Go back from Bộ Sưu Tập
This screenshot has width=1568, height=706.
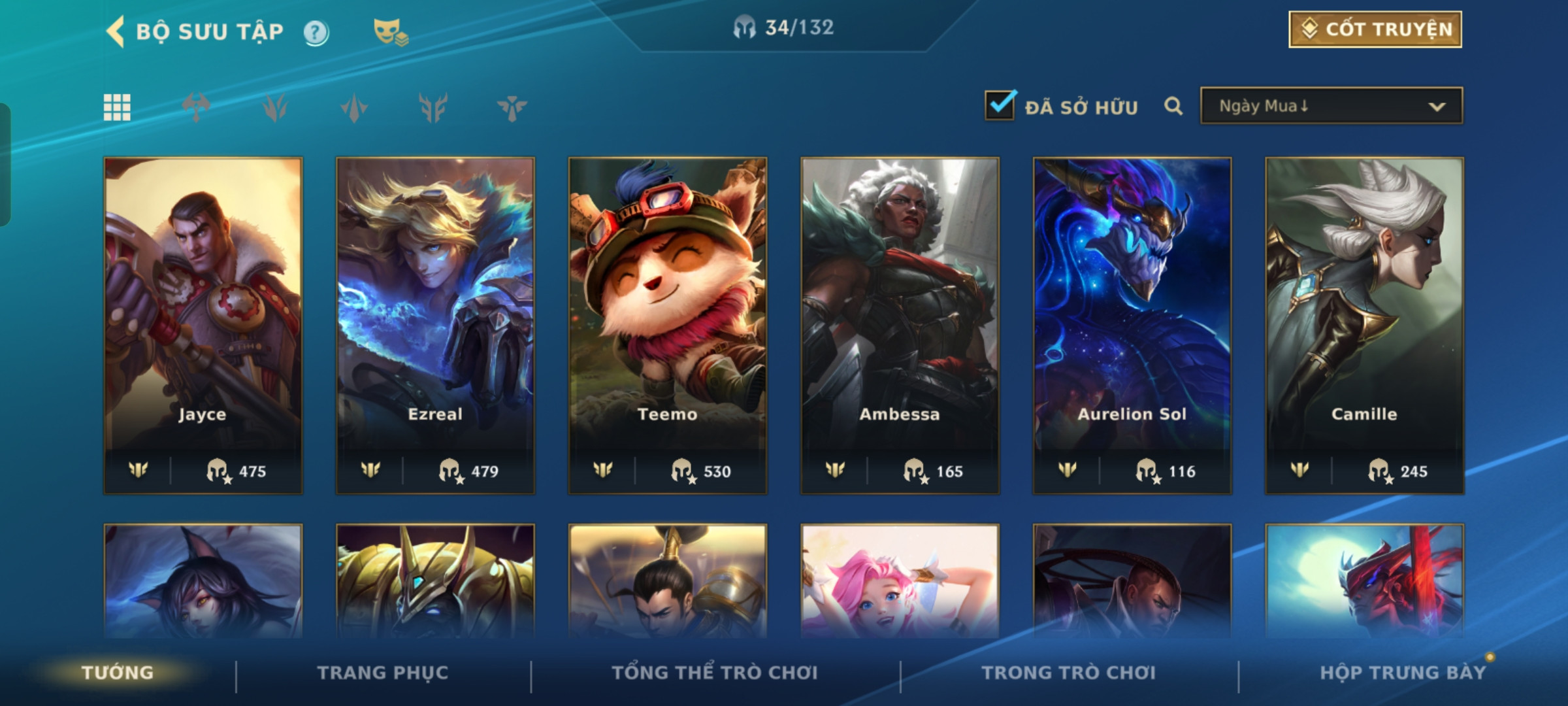tap(116, 31)
